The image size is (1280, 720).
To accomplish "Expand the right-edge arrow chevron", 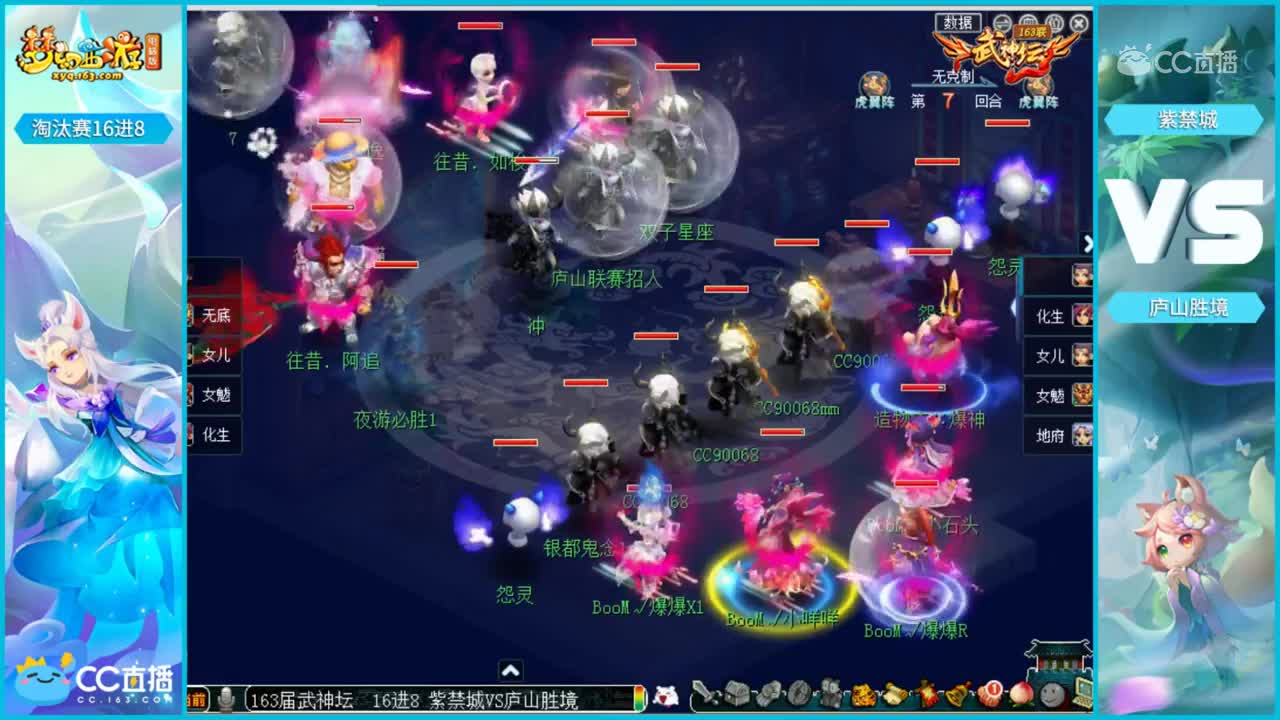I will click(1088, 242).
